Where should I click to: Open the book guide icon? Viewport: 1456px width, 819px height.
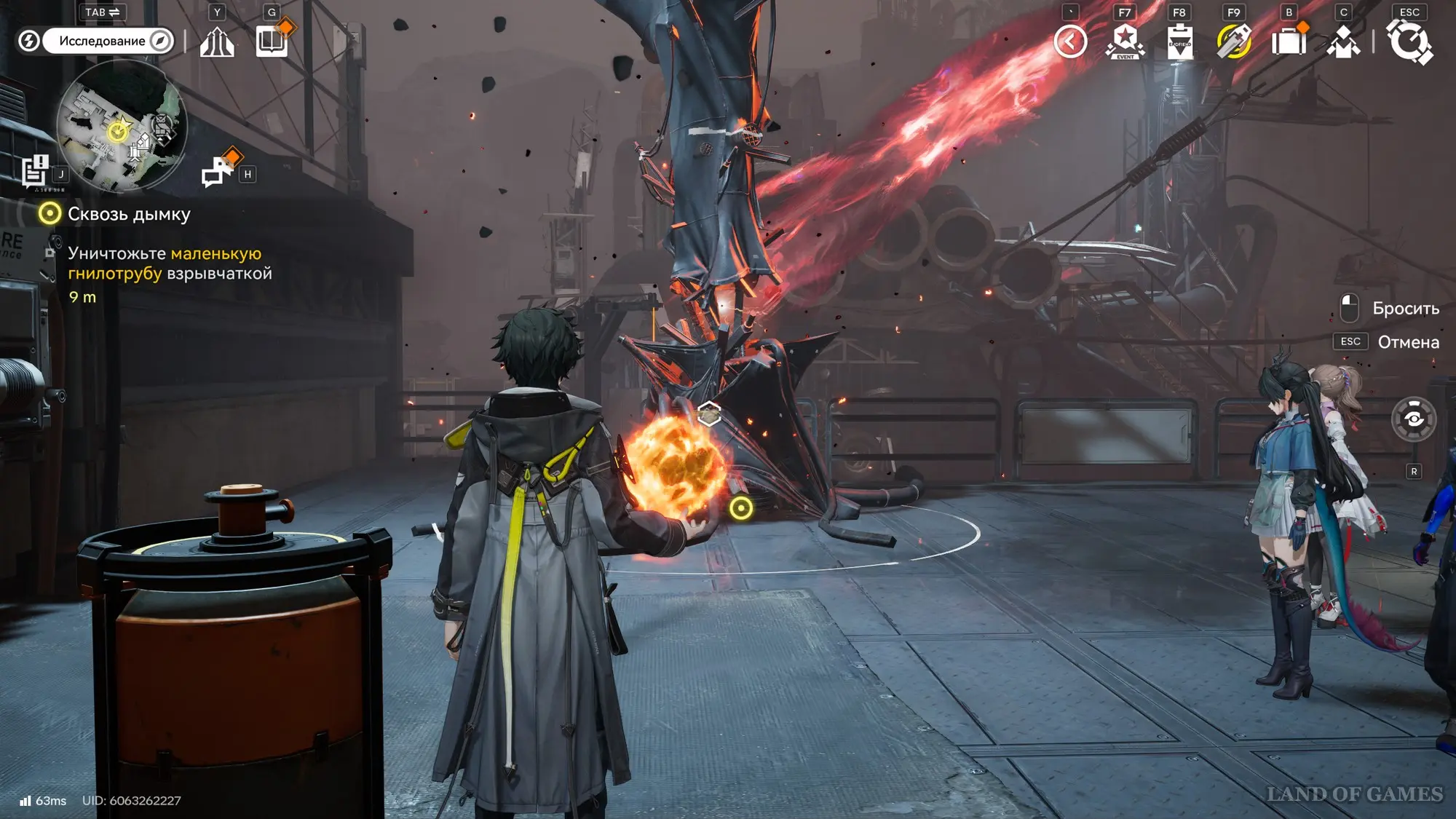click(272, 41)
